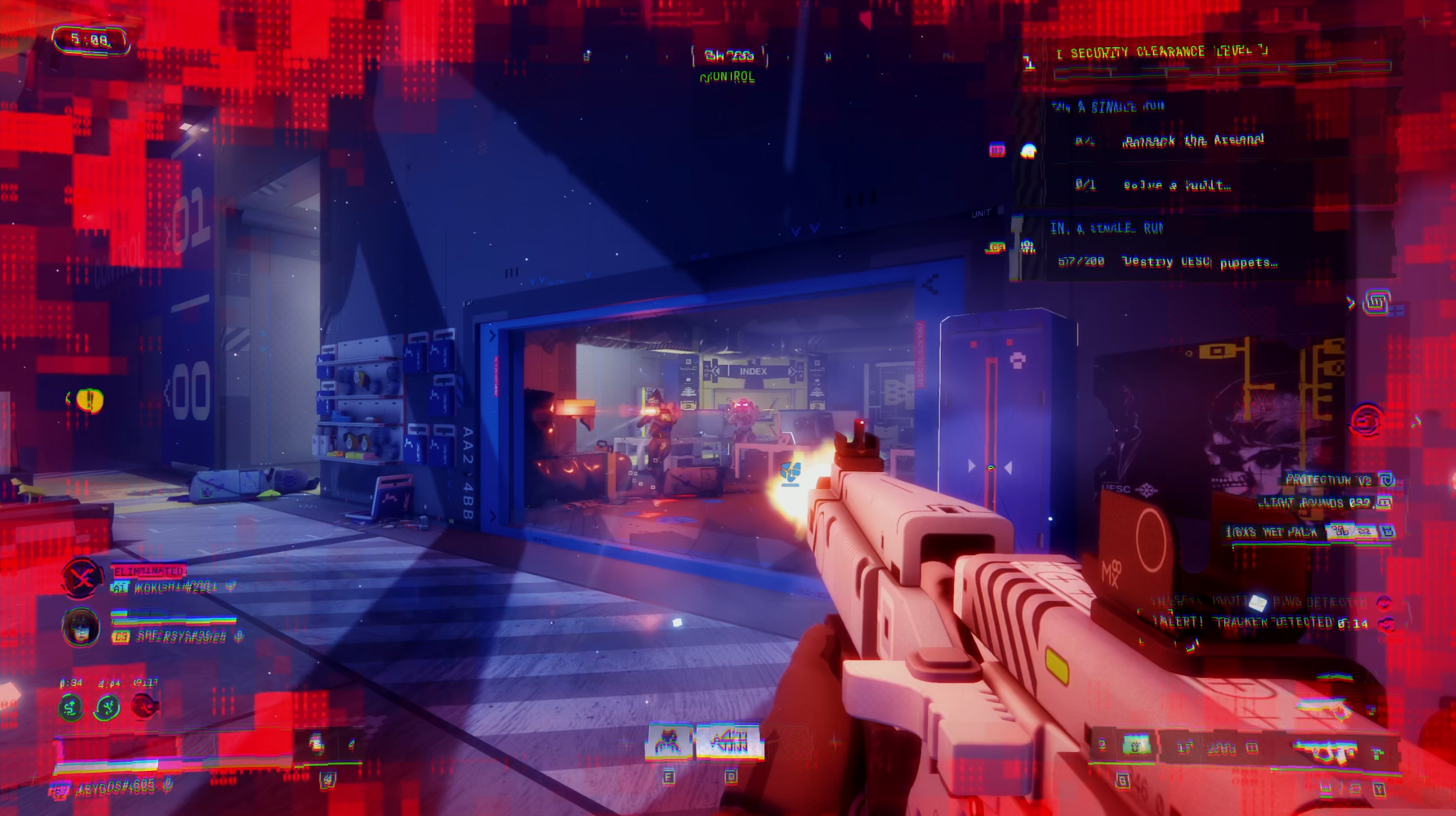The width and height of the screenshot is (1456, 816).
Task: Select the Protector V2 pickup entry
Action: point(1328,480)
